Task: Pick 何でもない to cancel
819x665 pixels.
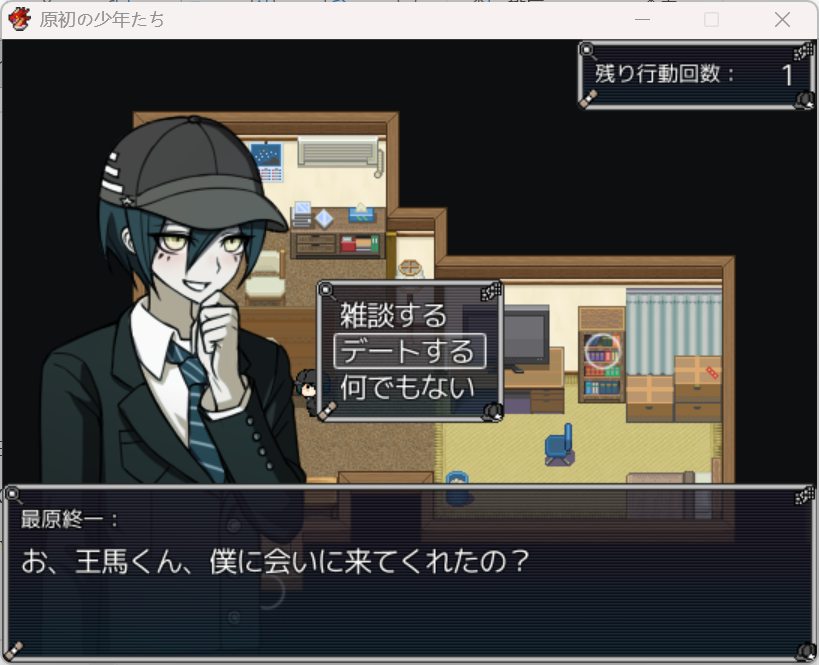Action: 408,386
